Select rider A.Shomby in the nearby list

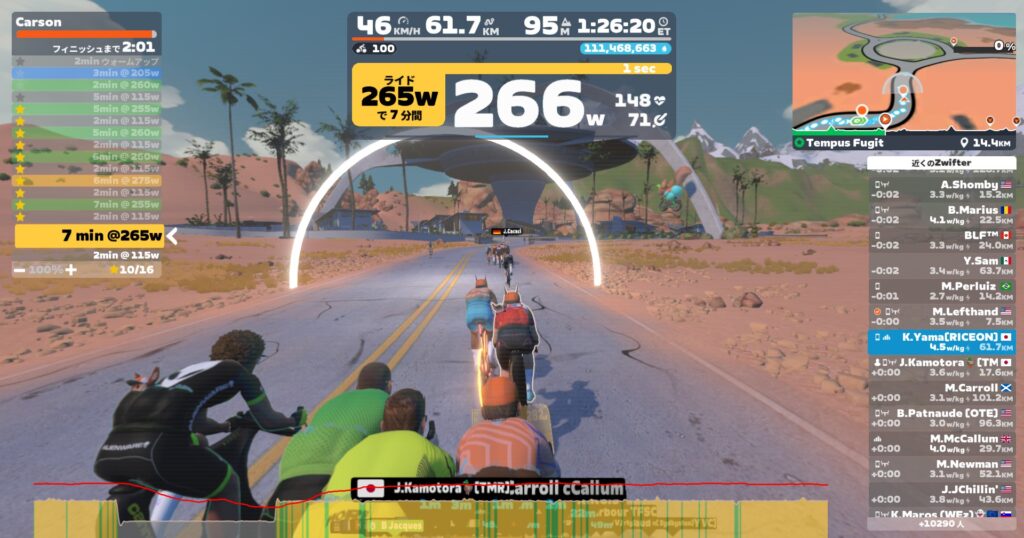click(941, 190)
